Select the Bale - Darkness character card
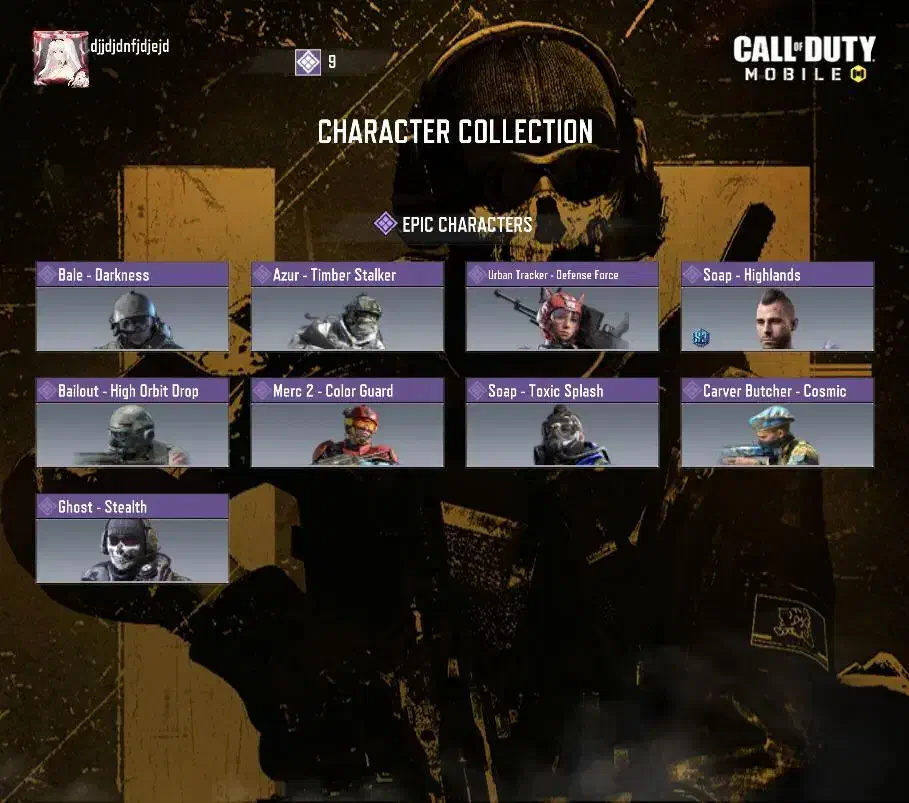The width and height of the screenshot is (909, 803). [132, 307]
